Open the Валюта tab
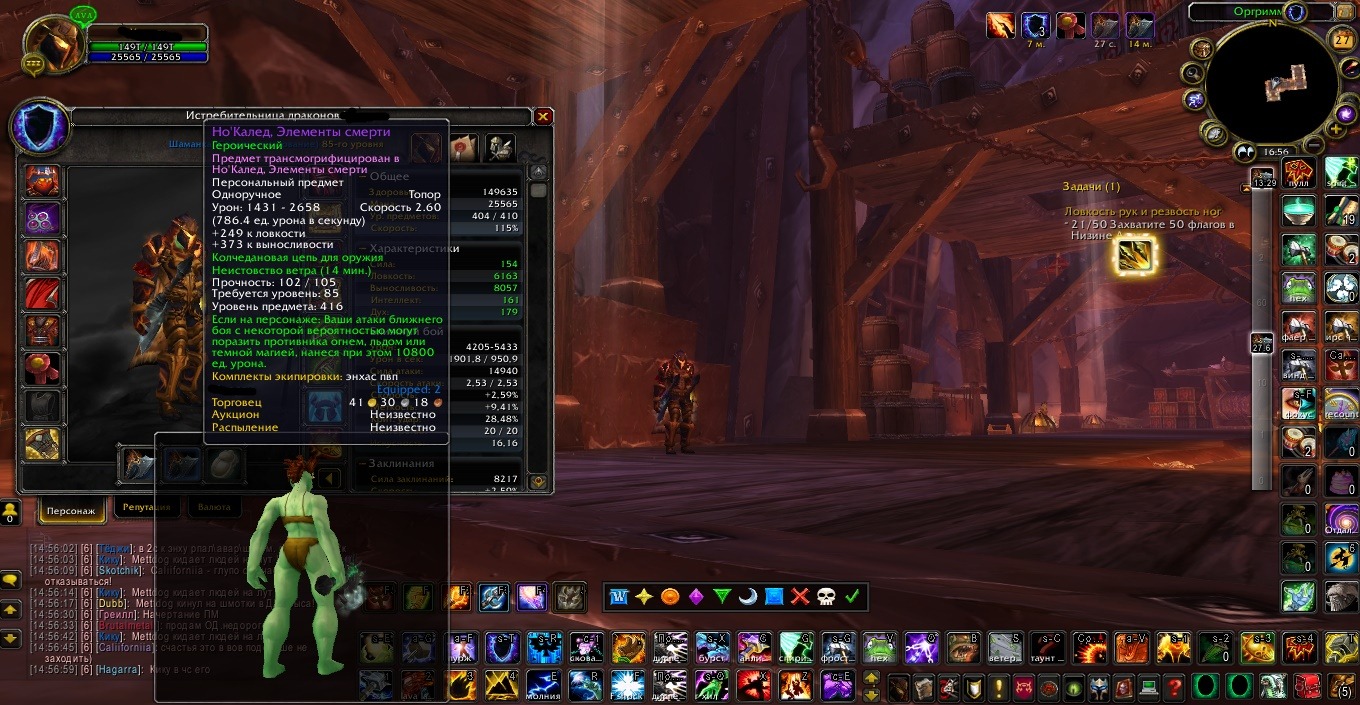 [x=213, y=507]
